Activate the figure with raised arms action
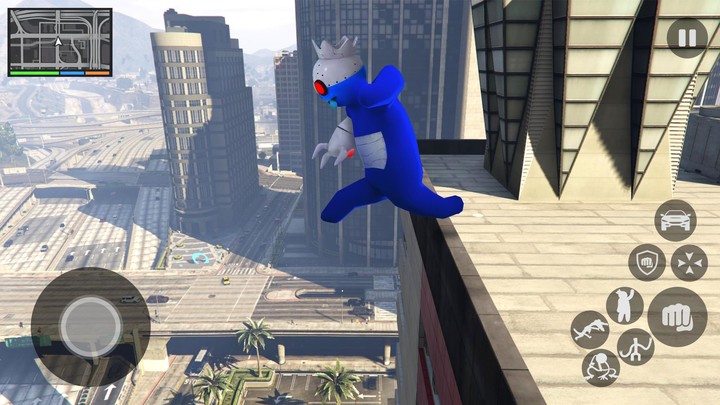720x405 pixels. 636,348
